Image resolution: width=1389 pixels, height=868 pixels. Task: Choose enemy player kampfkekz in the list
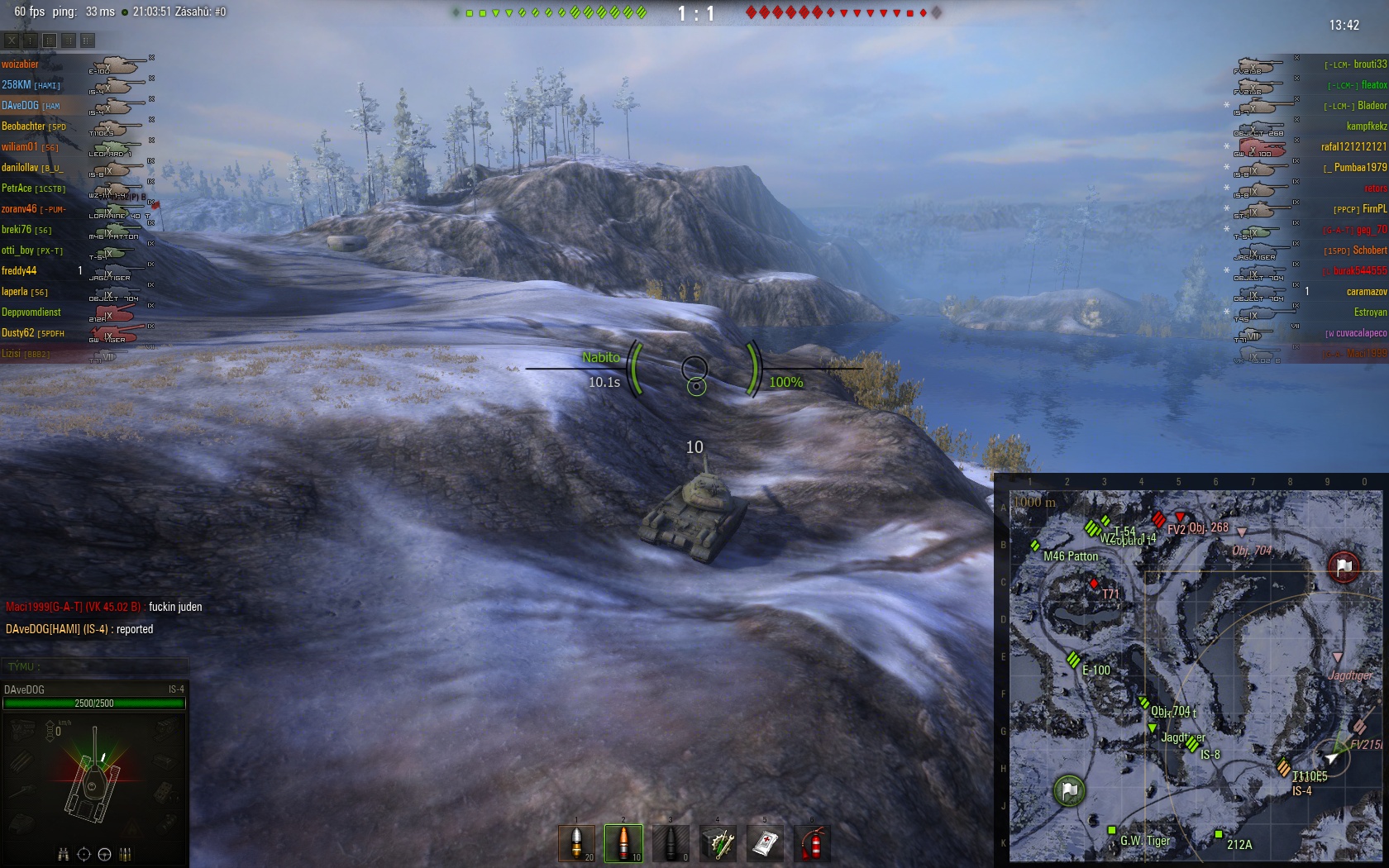(x=1366, y=126)
